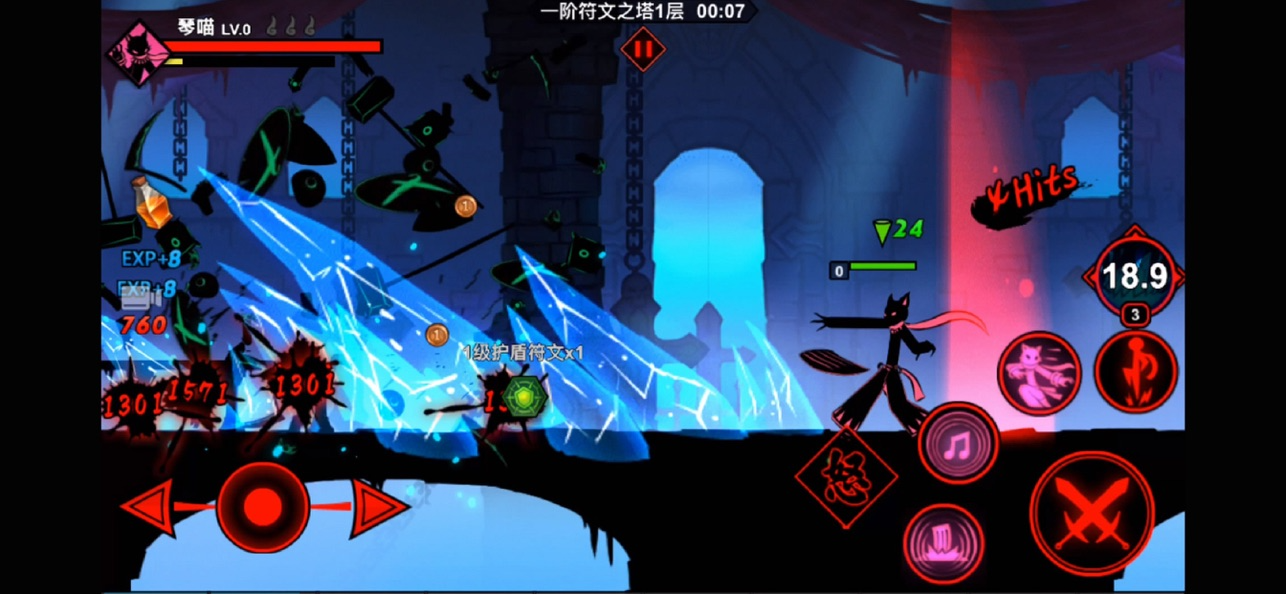
Task: Move right with the red arrow
Action: click(x=377, y=507)
